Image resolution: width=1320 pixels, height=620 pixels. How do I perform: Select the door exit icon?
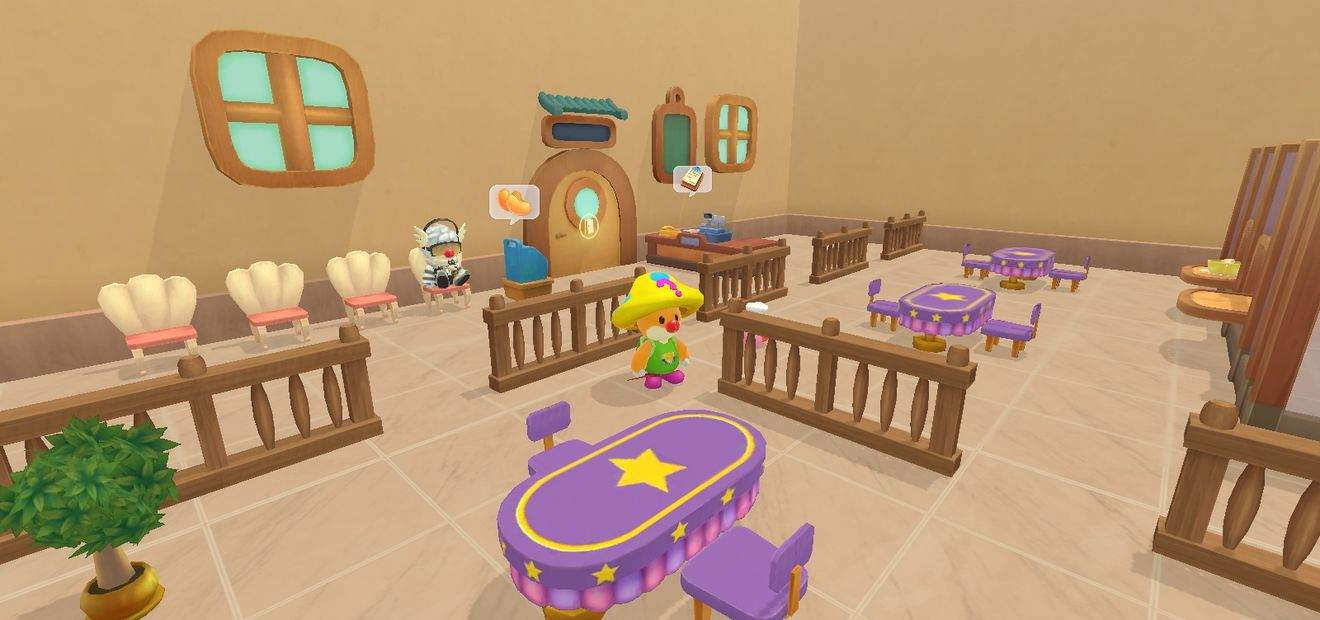(x=588, y=226)
